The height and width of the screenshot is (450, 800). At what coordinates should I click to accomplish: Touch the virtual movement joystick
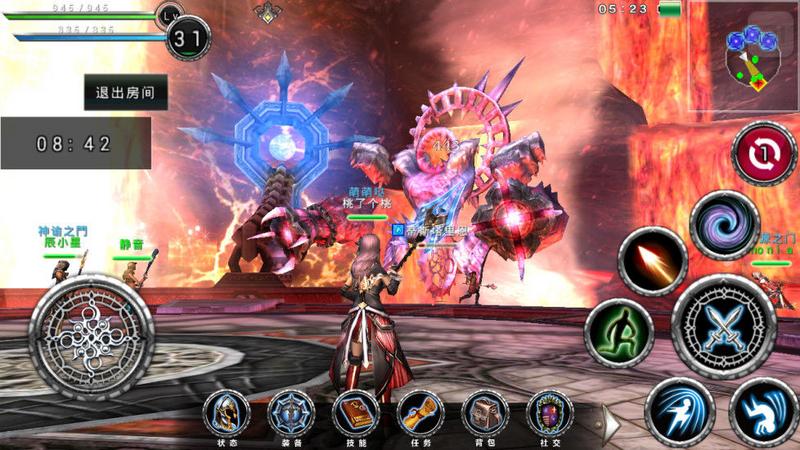90,335
